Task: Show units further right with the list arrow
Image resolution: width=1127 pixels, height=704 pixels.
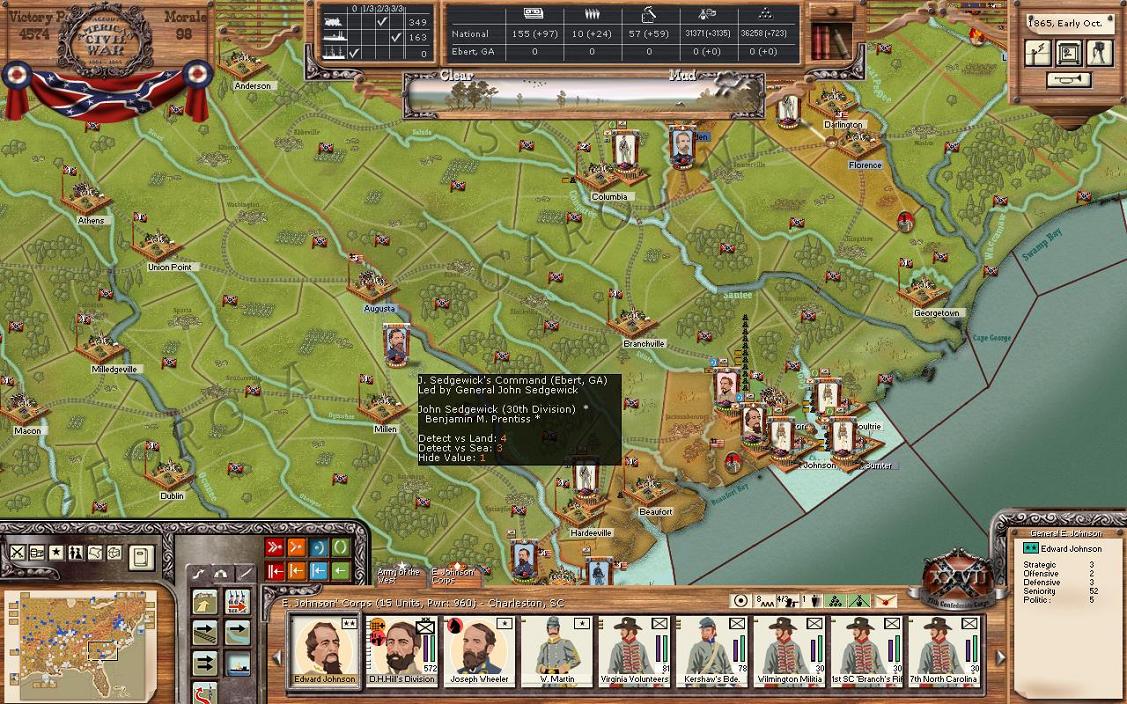Action: click(x=1000, y=657)
